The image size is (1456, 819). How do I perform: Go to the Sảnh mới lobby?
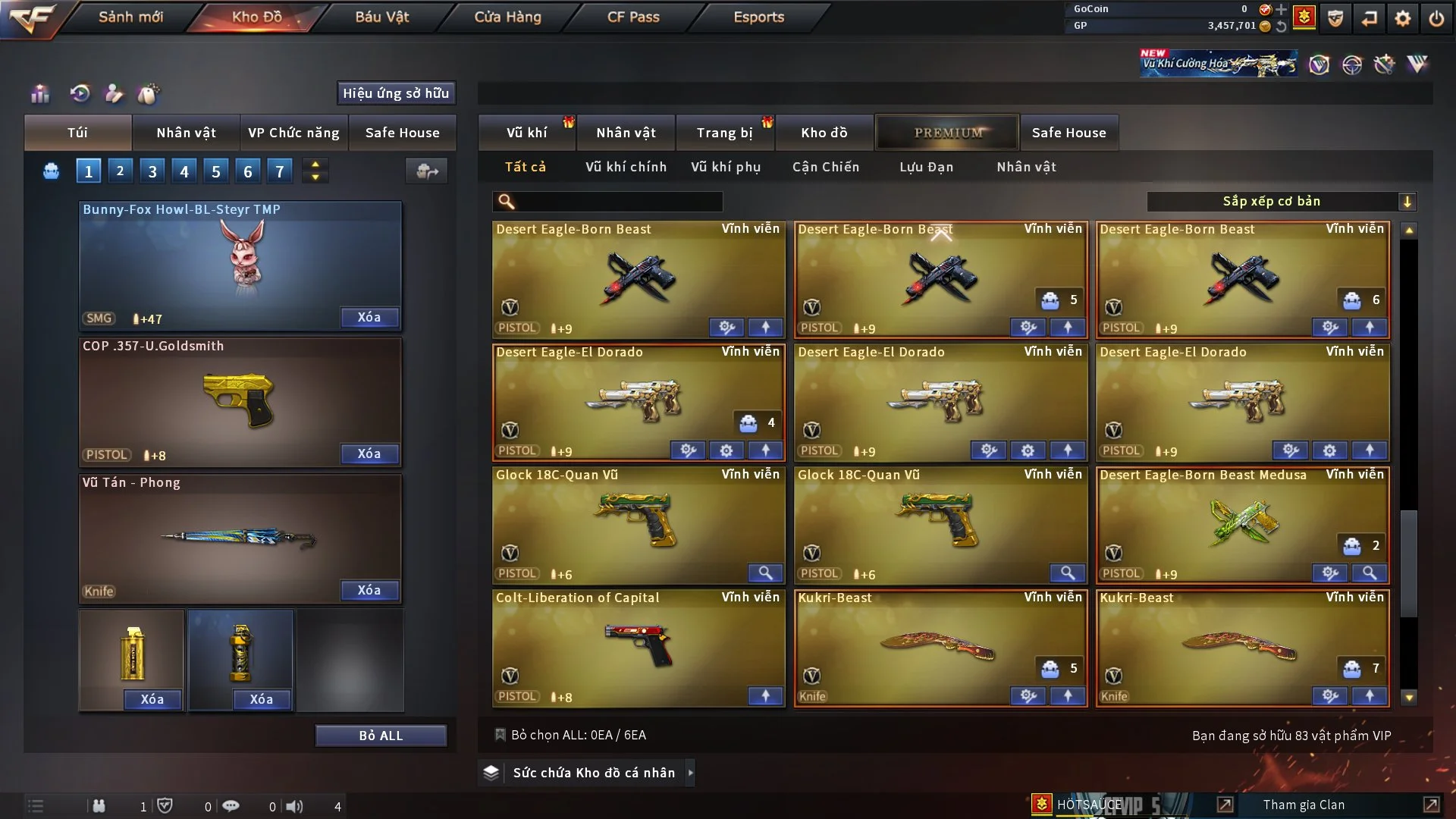[x=130, y=17]
